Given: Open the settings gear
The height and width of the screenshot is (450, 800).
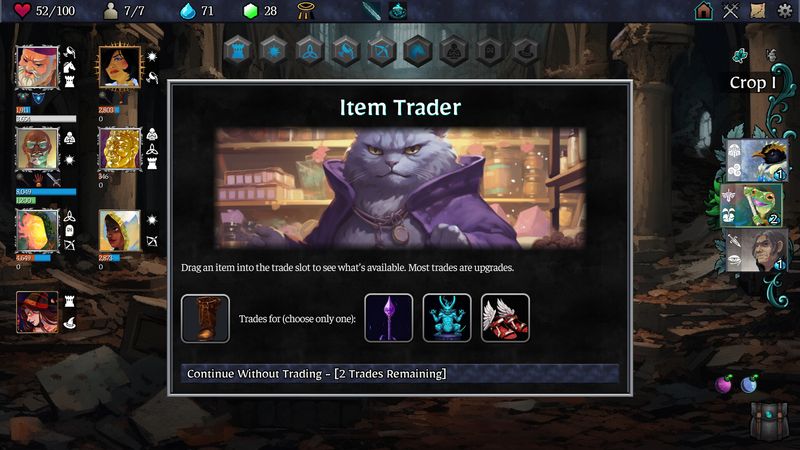Looking at the screenshot, I should coord(785,11).
